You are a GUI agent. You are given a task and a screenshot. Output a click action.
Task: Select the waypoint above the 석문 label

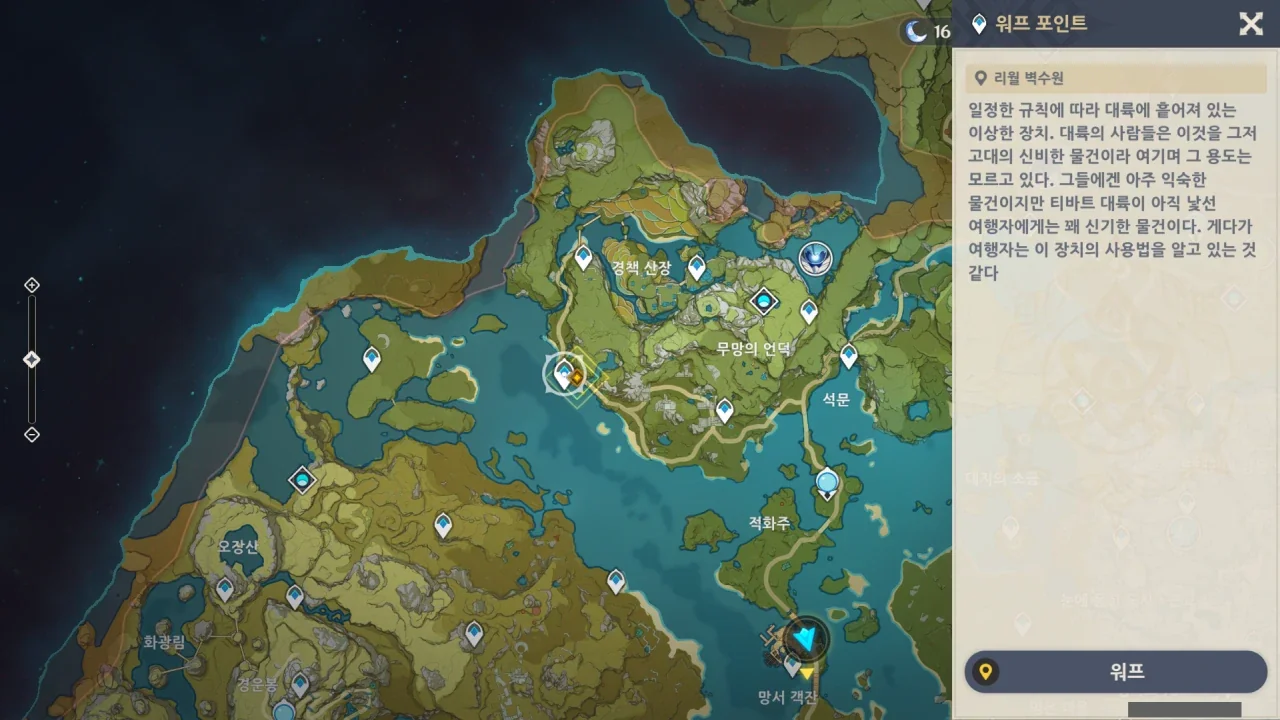tap(849, 355)
